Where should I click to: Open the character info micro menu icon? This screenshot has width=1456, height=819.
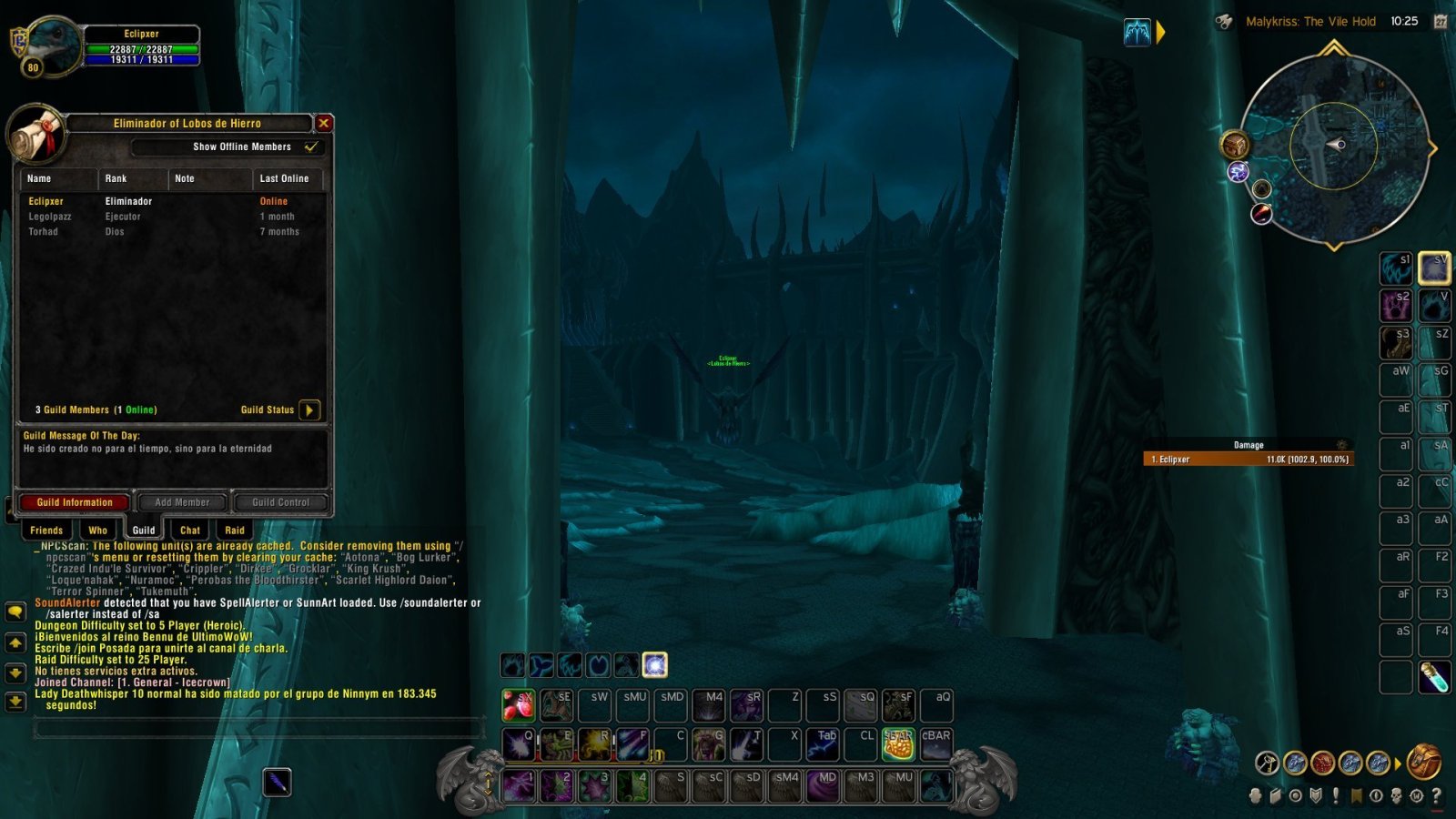point(1255,796)
